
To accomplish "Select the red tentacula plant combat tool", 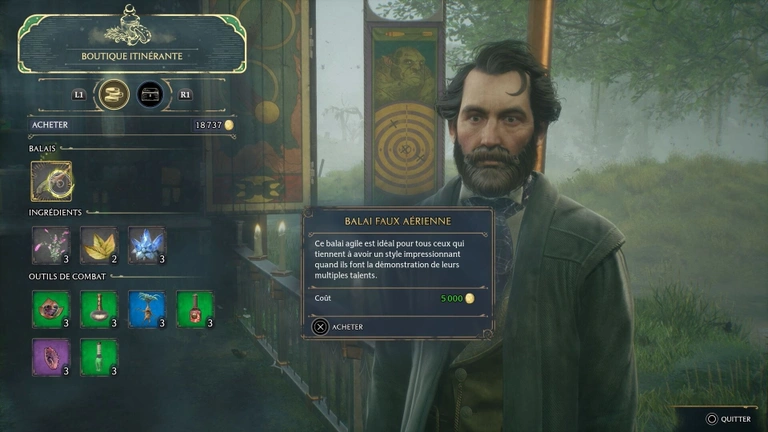I will point(51,309).
